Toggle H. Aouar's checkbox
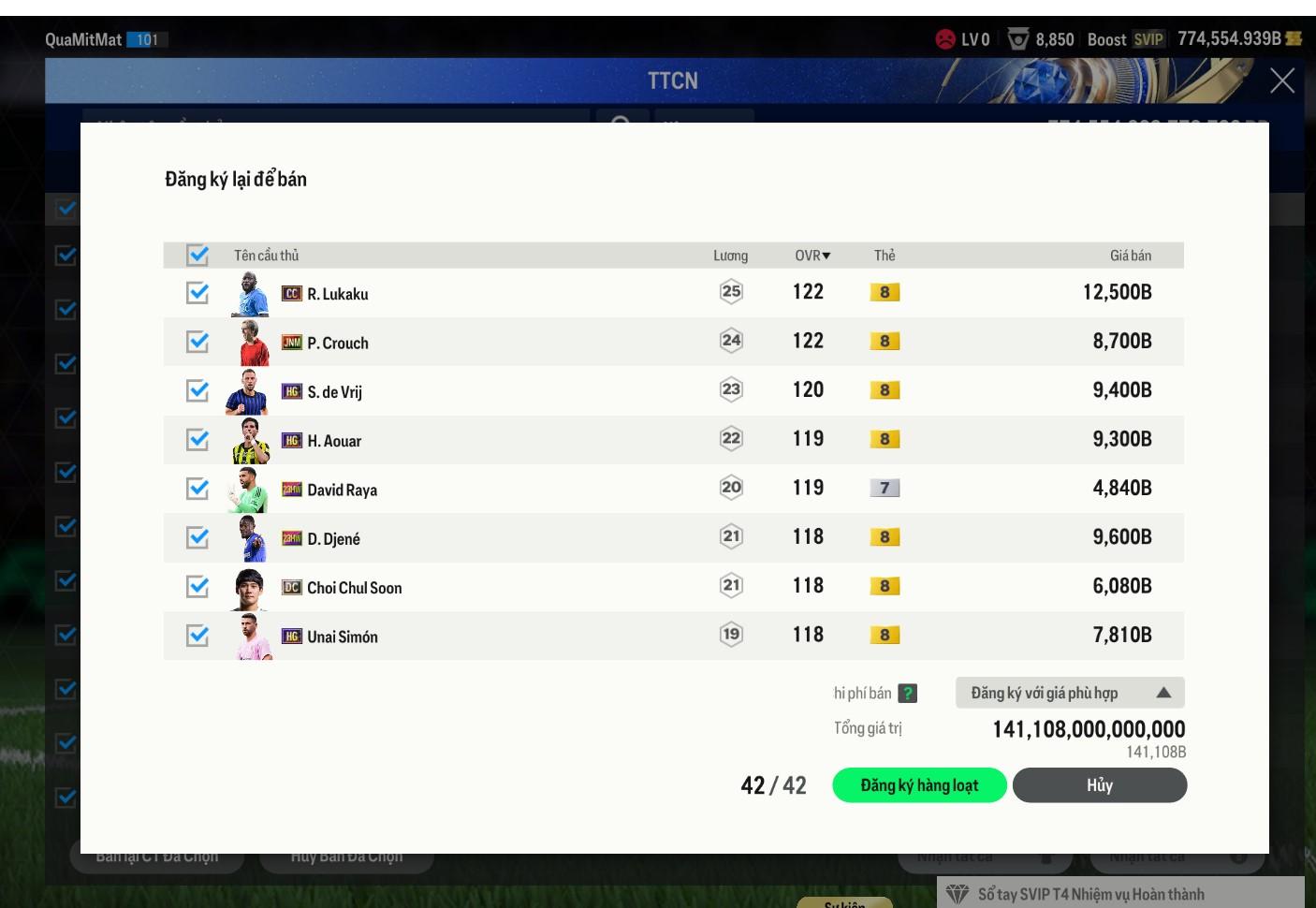Image resolution: width=1316 pixels, height=908 pixels. point(197,439)
